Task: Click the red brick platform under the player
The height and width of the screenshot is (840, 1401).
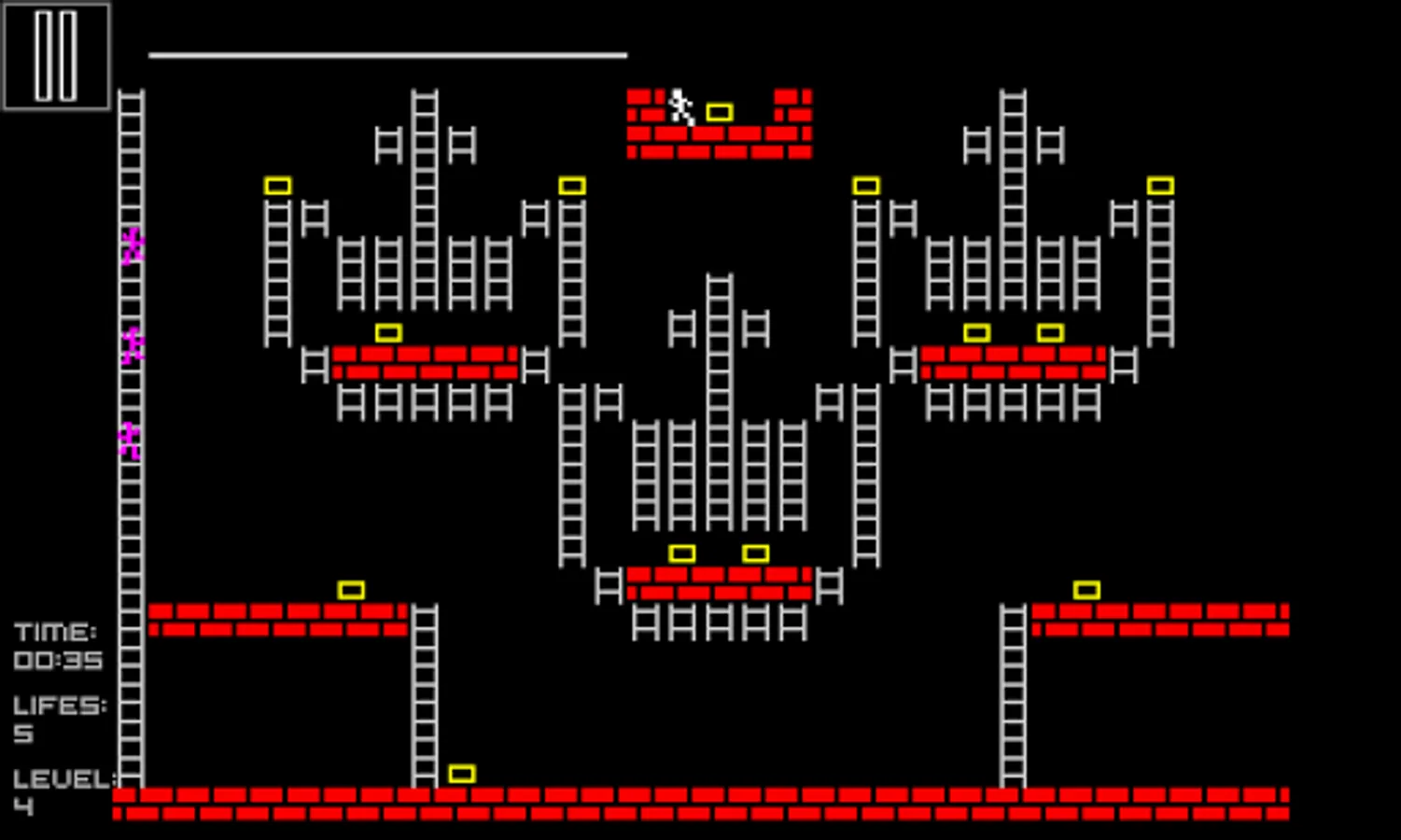Action: 717,140
